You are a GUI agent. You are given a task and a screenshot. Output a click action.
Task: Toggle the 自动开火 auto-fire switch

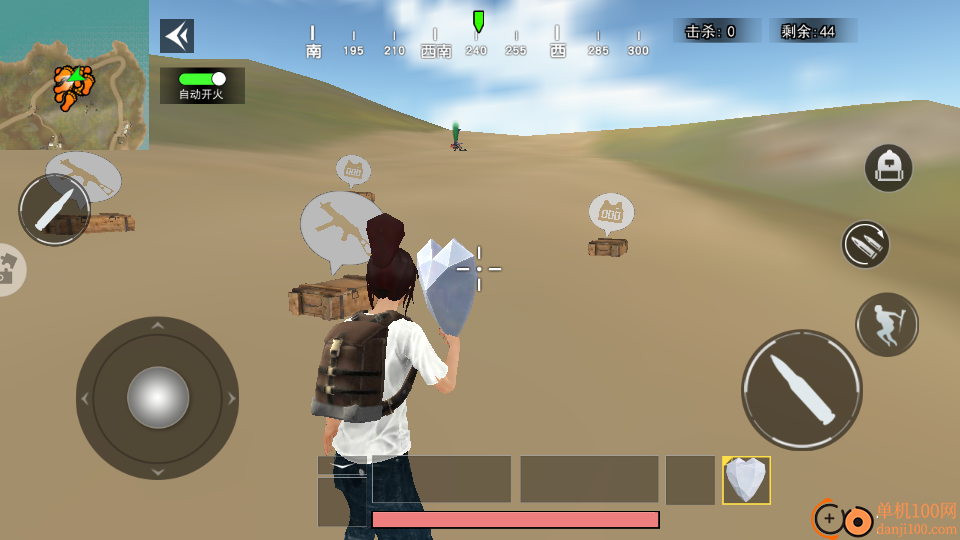[202, 79]
